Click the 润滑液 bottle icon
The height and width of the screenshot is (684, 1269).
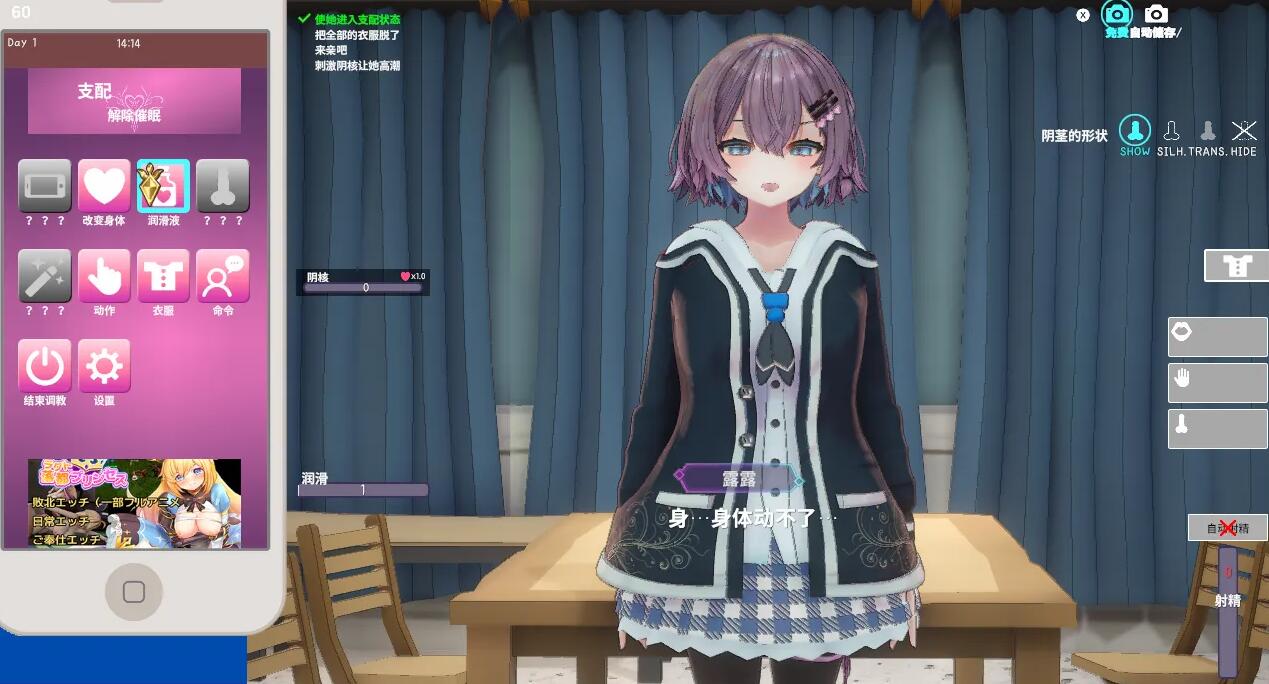(x=163, y=186)
